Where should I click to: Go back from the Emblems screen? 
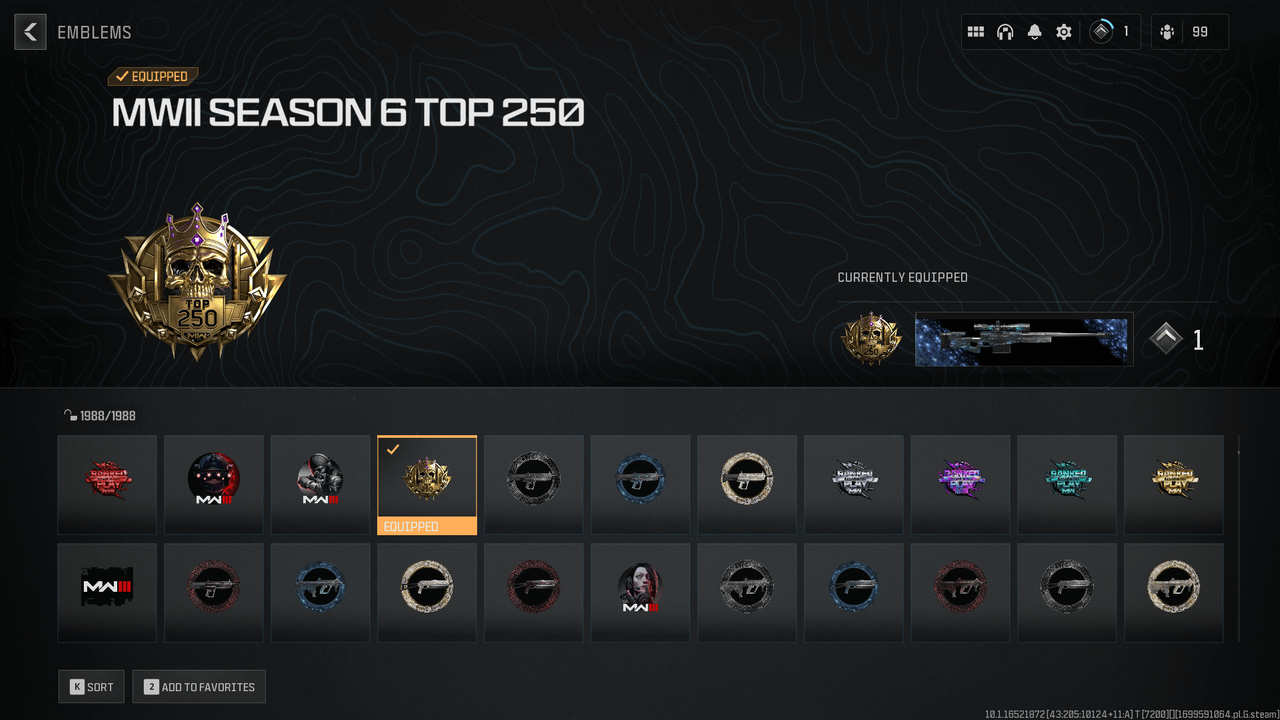tap(30, 32)
